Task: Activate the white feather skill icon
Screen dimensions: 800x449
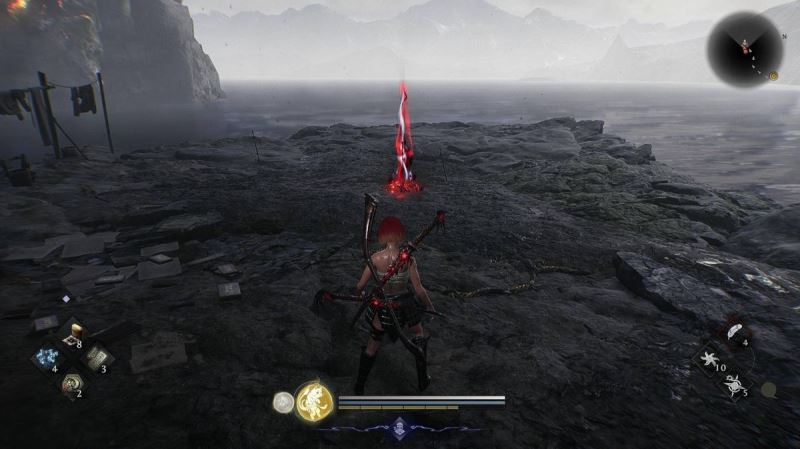Action: tap(733, 332)
